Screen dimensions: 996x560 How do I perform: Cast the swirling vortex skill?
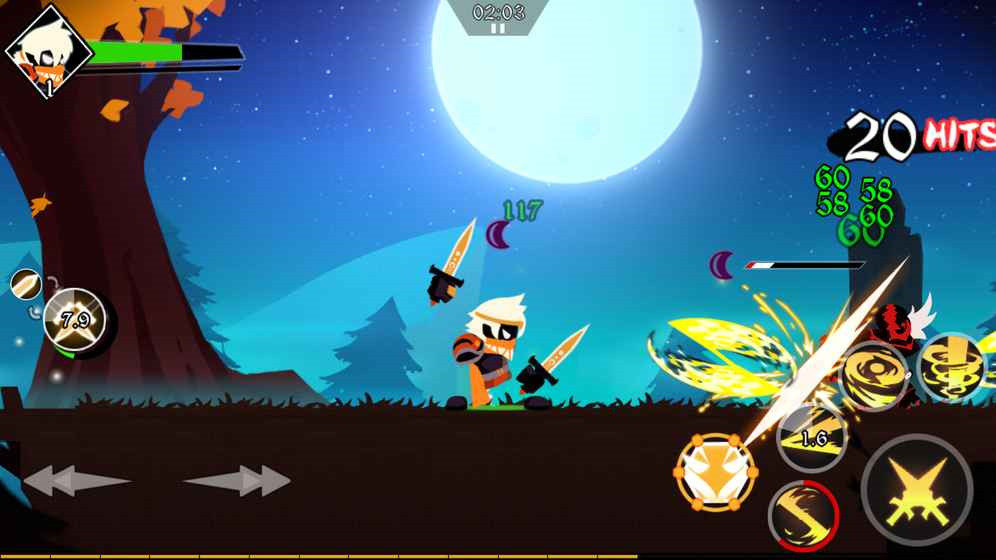pyautogui.click(x=873, y=376)
